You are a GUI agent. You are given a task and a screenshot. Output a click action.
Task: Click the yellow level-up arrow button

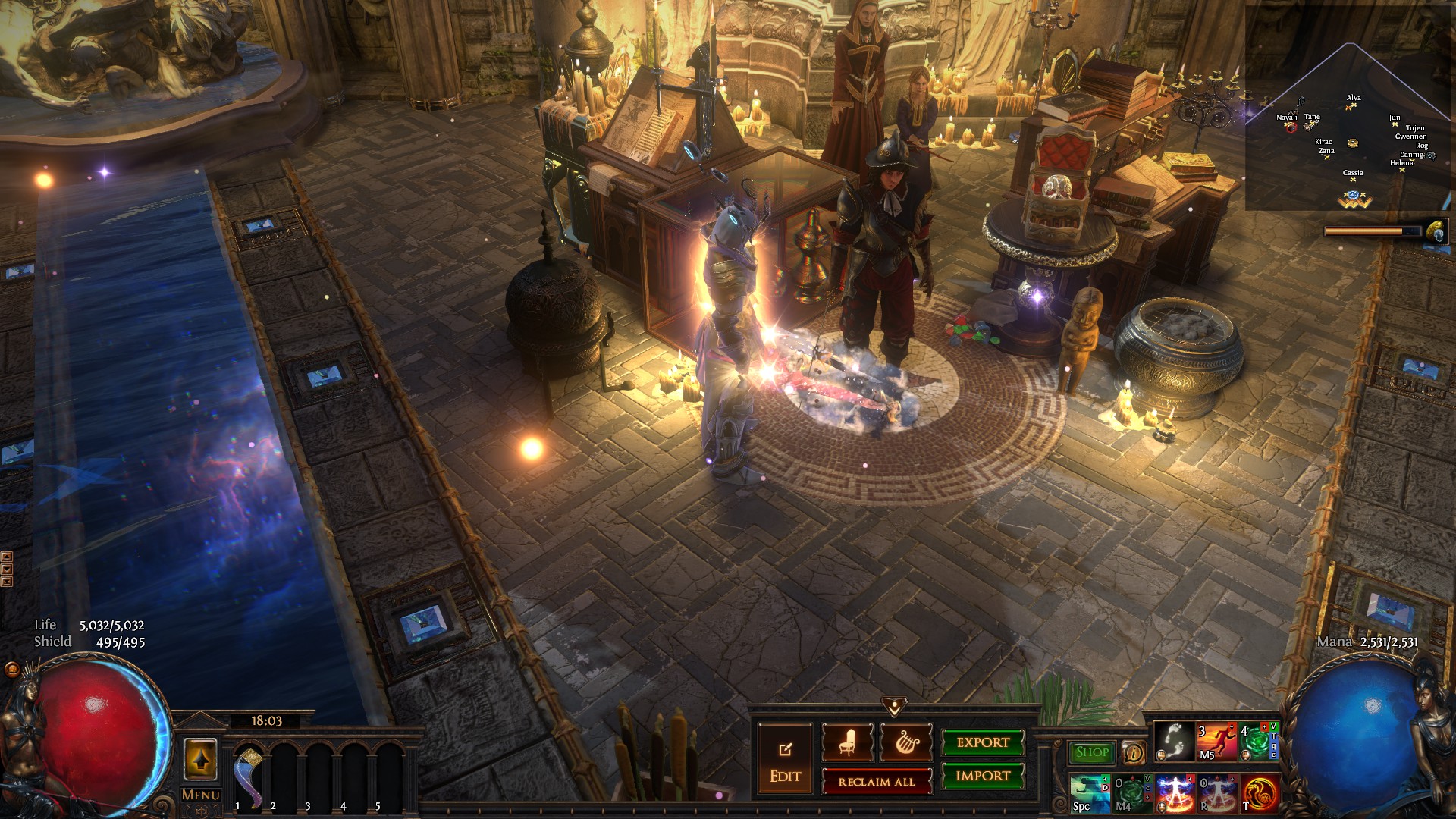pos(201,758)
